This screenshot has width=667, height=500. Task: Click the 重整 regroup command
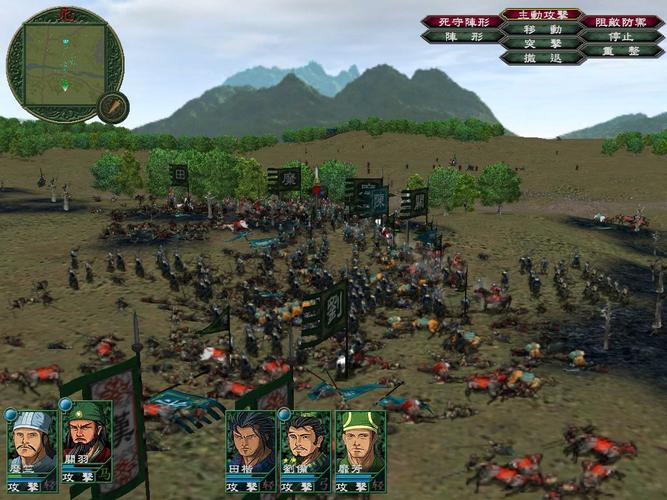[x=621, y=50]
